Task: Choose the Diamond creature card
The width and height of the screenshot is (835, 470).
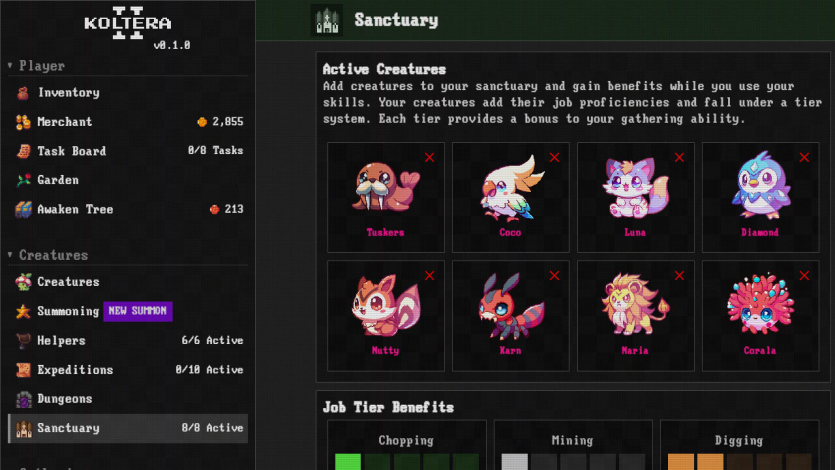Action: pos(759,197)
